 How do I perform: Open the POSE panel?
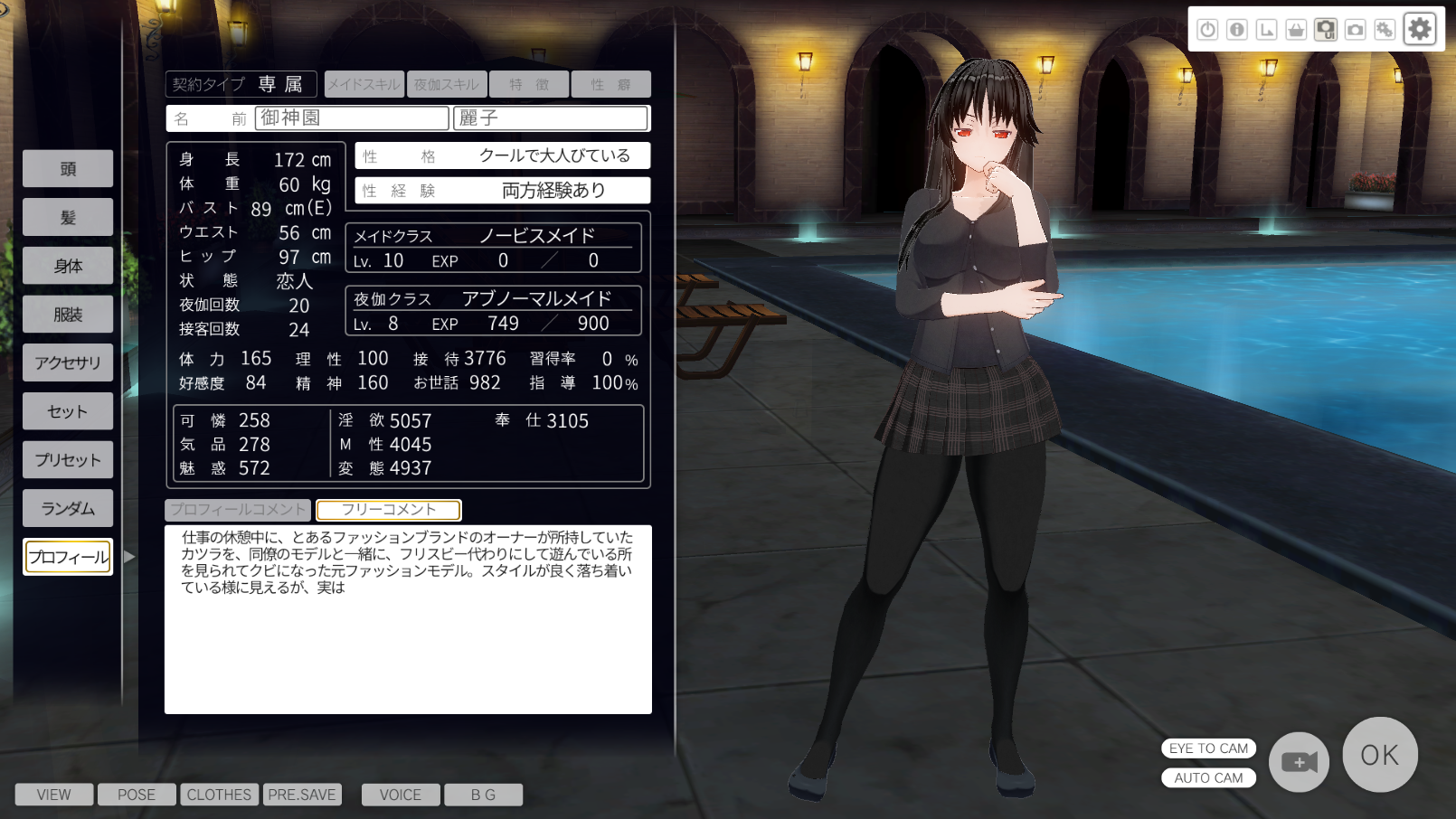pyautogui.click(x=137, y=795)
